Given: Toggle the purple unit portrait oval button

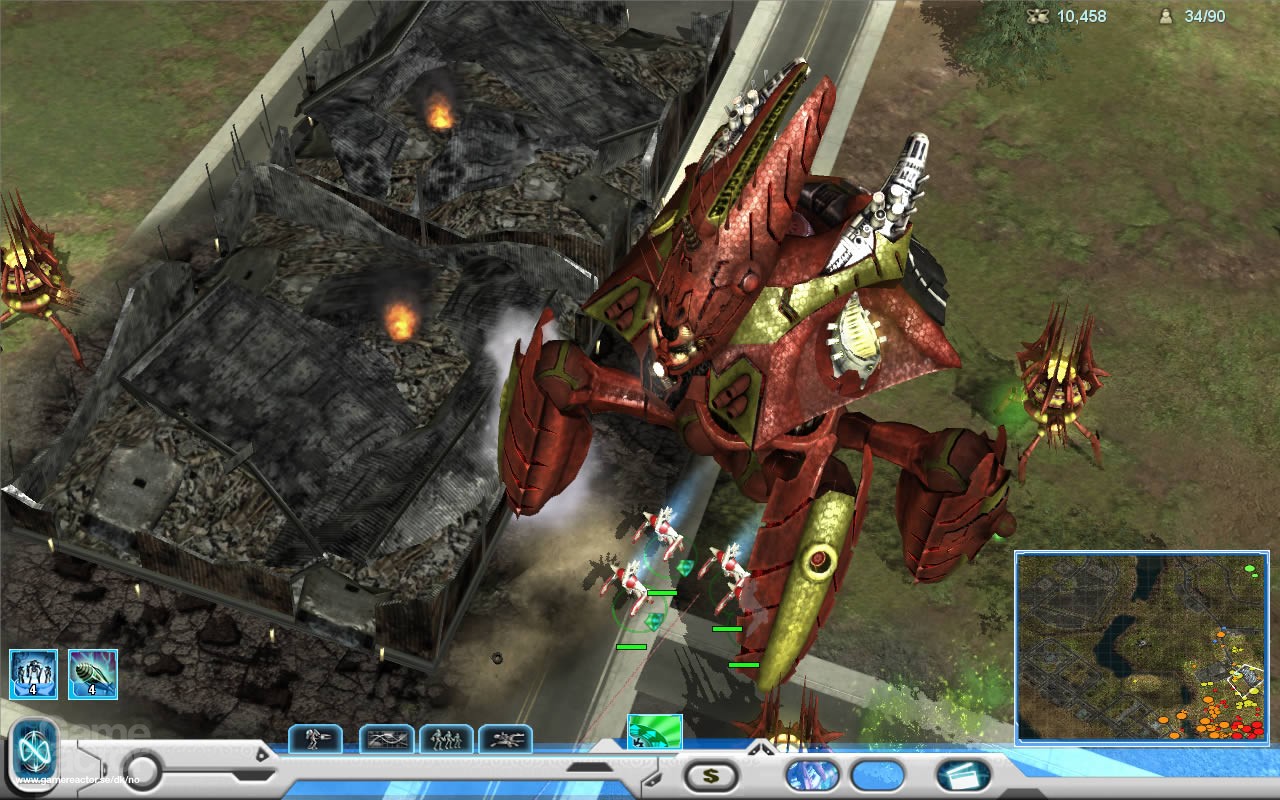Looking at the screenshot, I should (812, 774).
